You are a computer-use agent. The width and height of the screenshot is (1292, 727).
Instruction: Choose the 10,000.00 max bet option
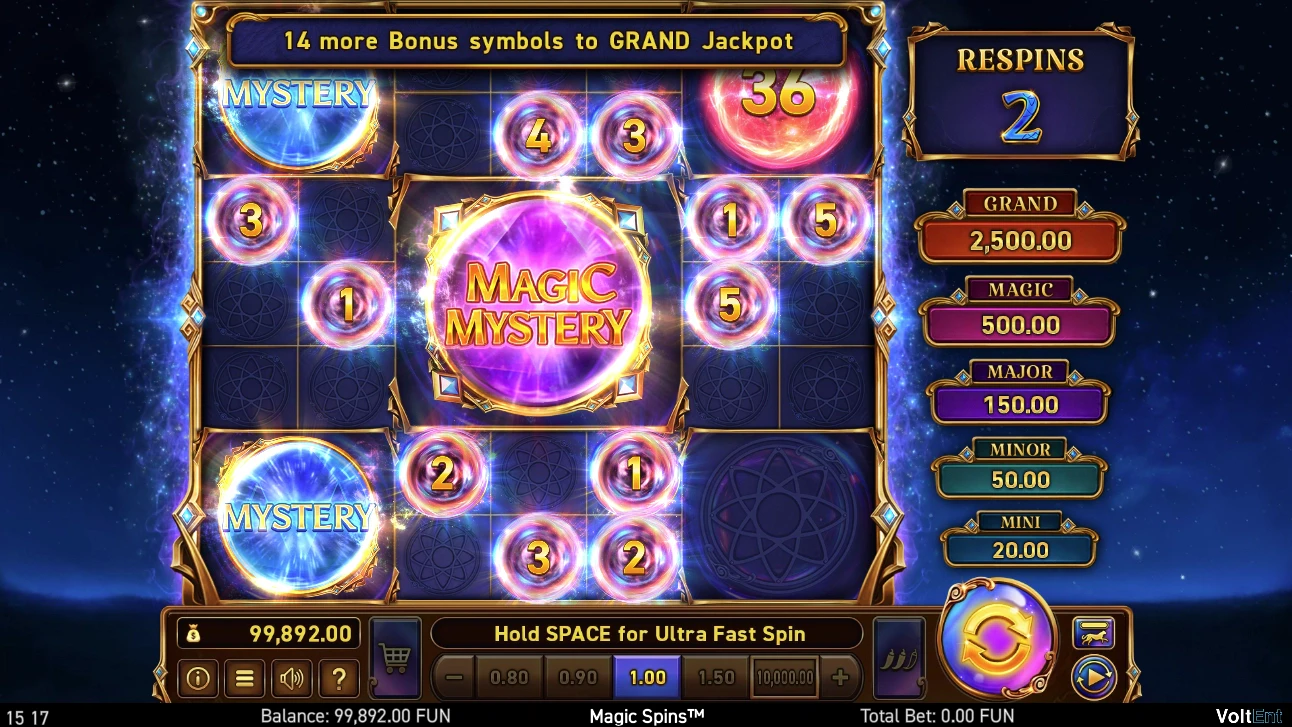[785, 677]
